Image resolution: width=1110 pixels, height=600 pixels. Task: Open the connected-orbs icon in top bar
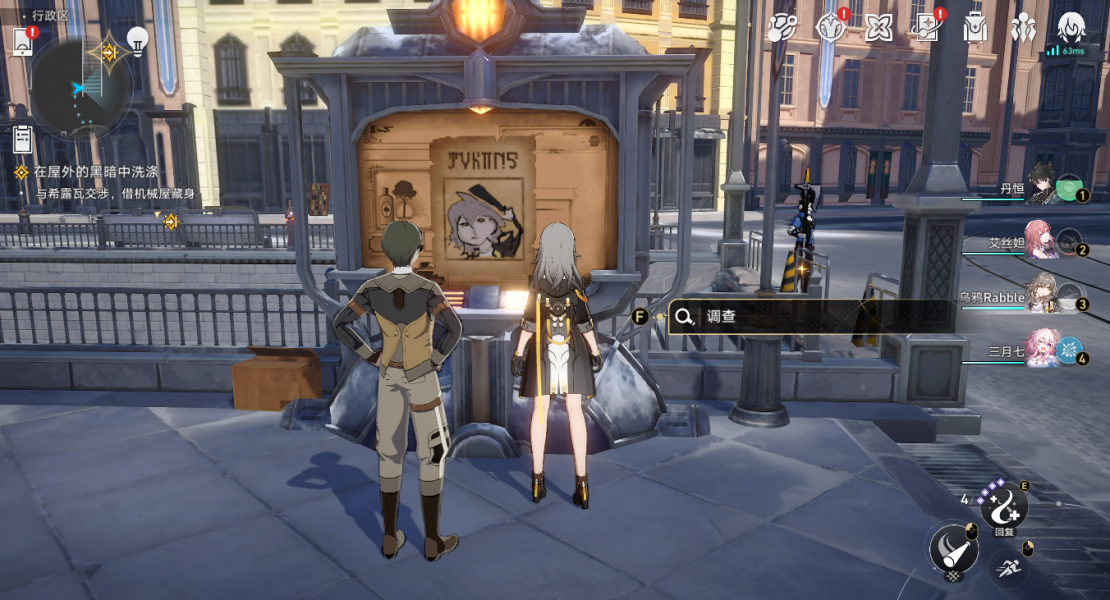tap(779, 28)
